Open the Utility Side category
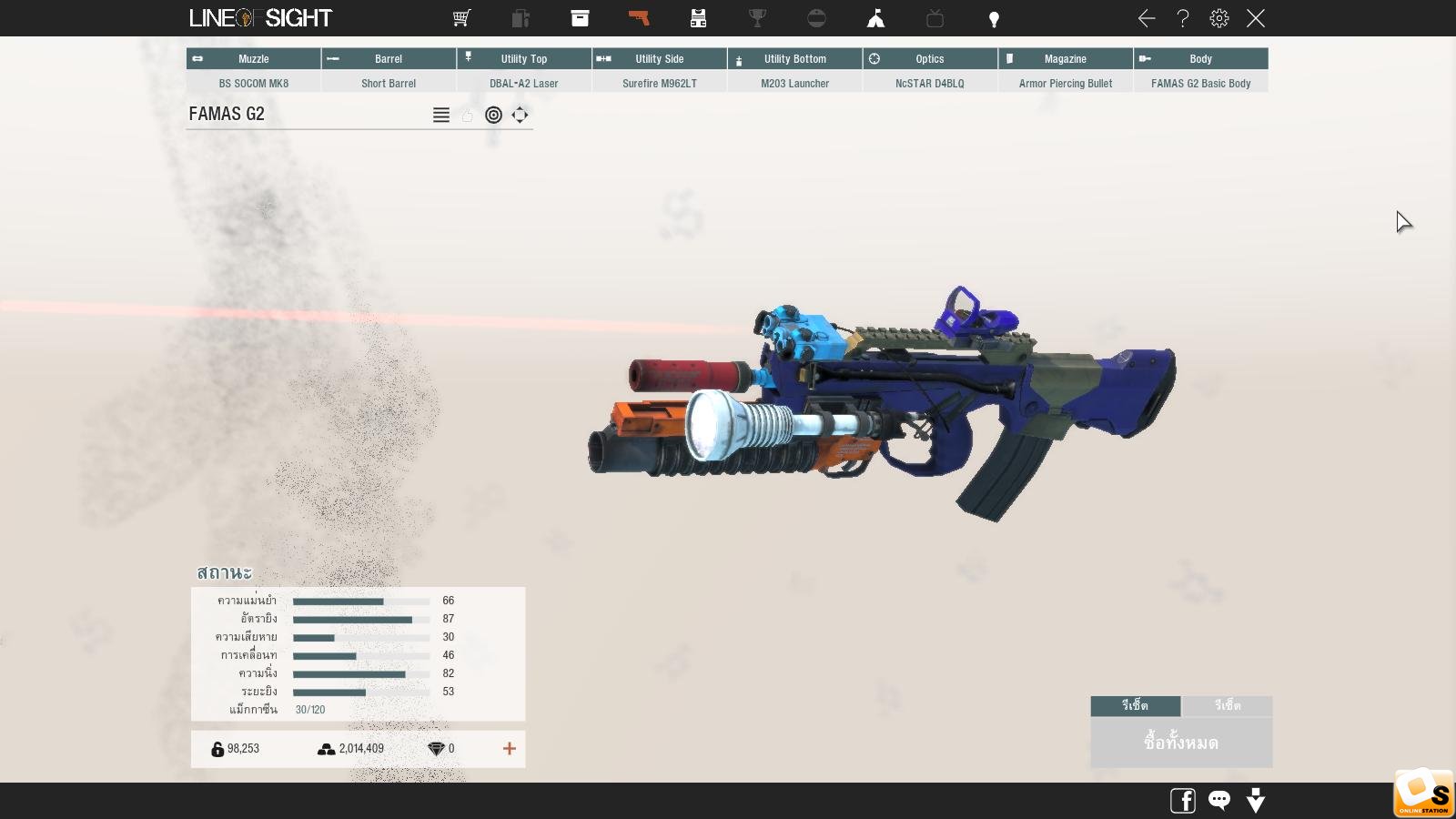Screen dimensions: 1456x819 [659, 59]
